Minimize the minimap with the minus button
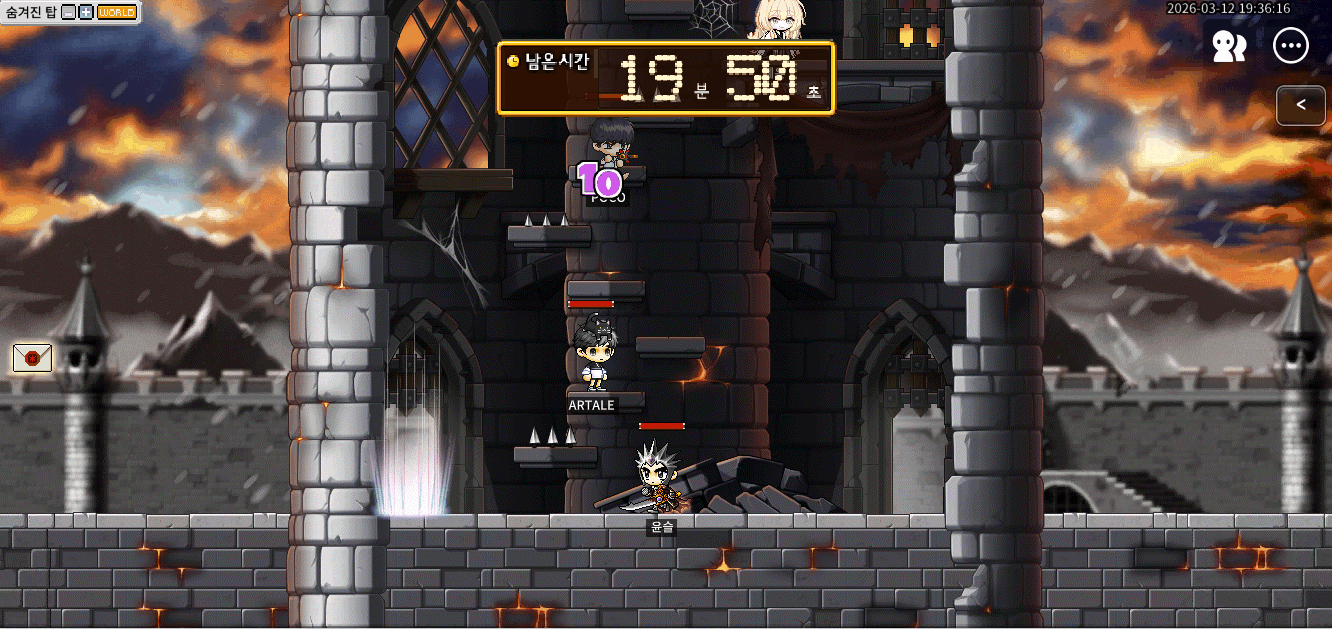Viewport: 1332px width, 629px height. pyautogui.click(x=68, y=12)
